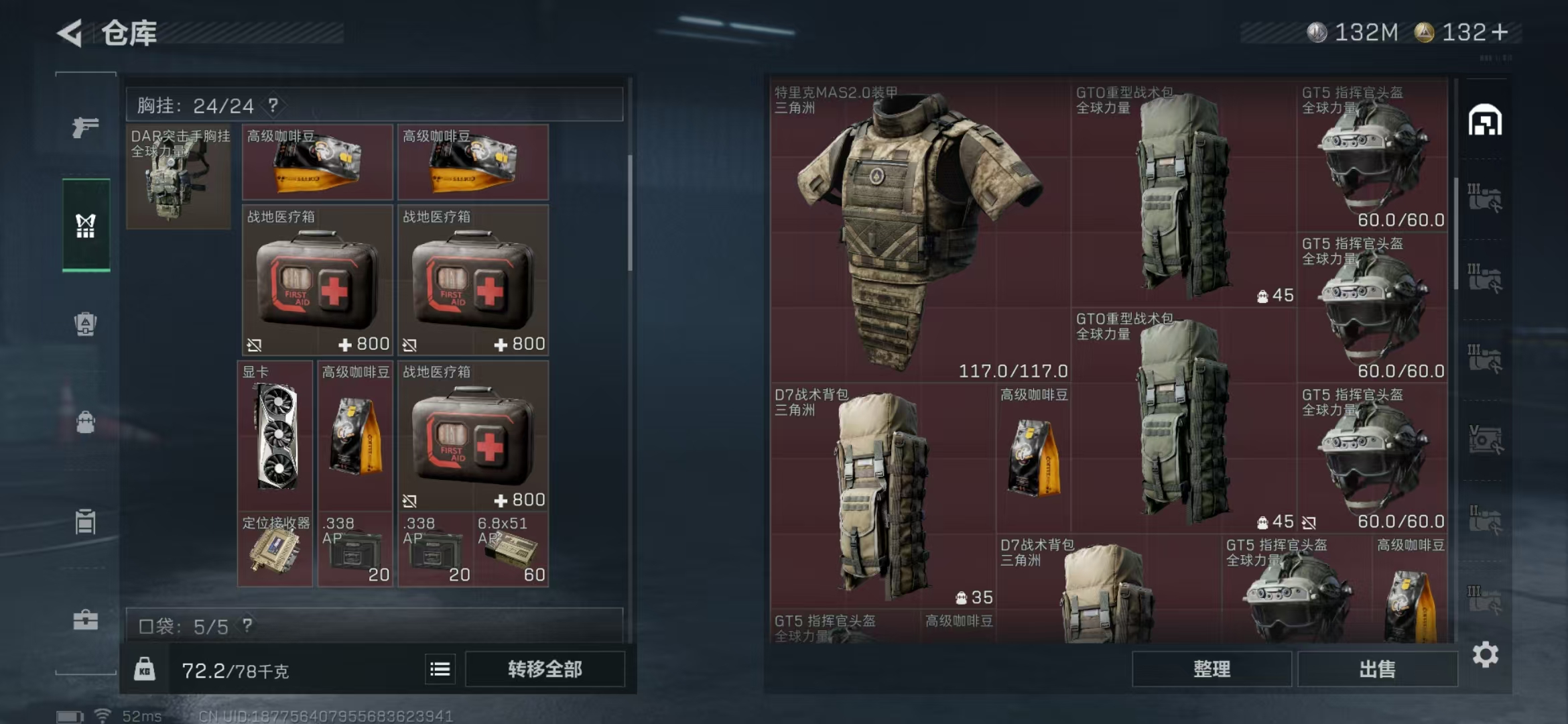Select the 特里克MAS2.0 armor in the stash
Screen dimensions: 1568x724
pyautogui.click(x=918, y=231)
